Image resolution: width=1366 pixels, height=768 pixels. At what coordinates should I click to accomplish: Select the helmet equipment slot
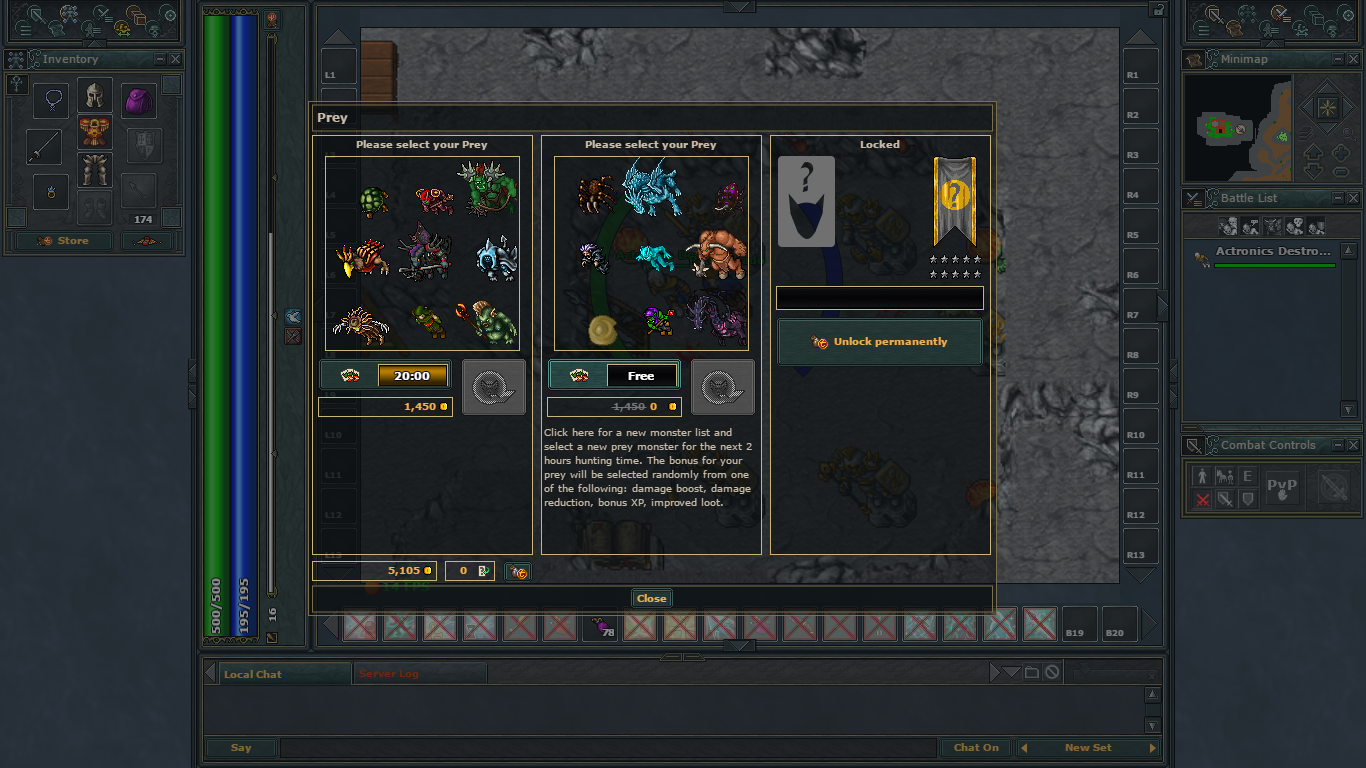[x=95, y=96]
